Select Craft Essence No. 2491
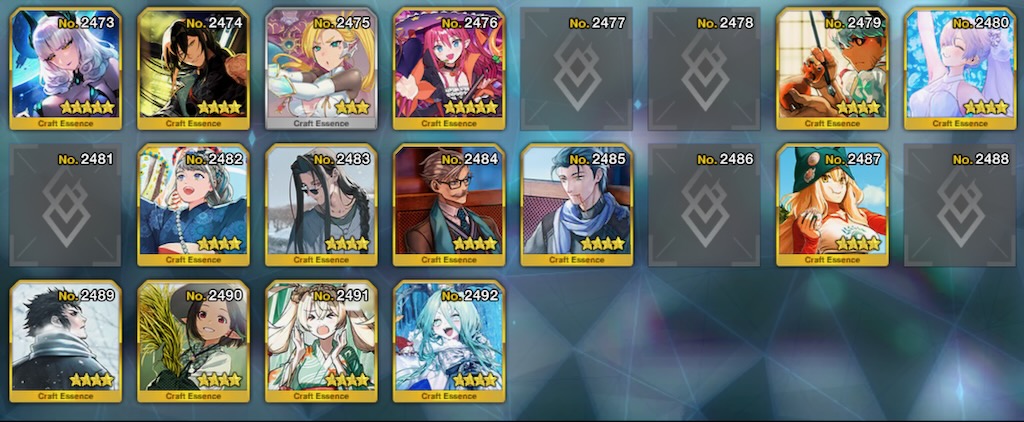 [322, 341]
